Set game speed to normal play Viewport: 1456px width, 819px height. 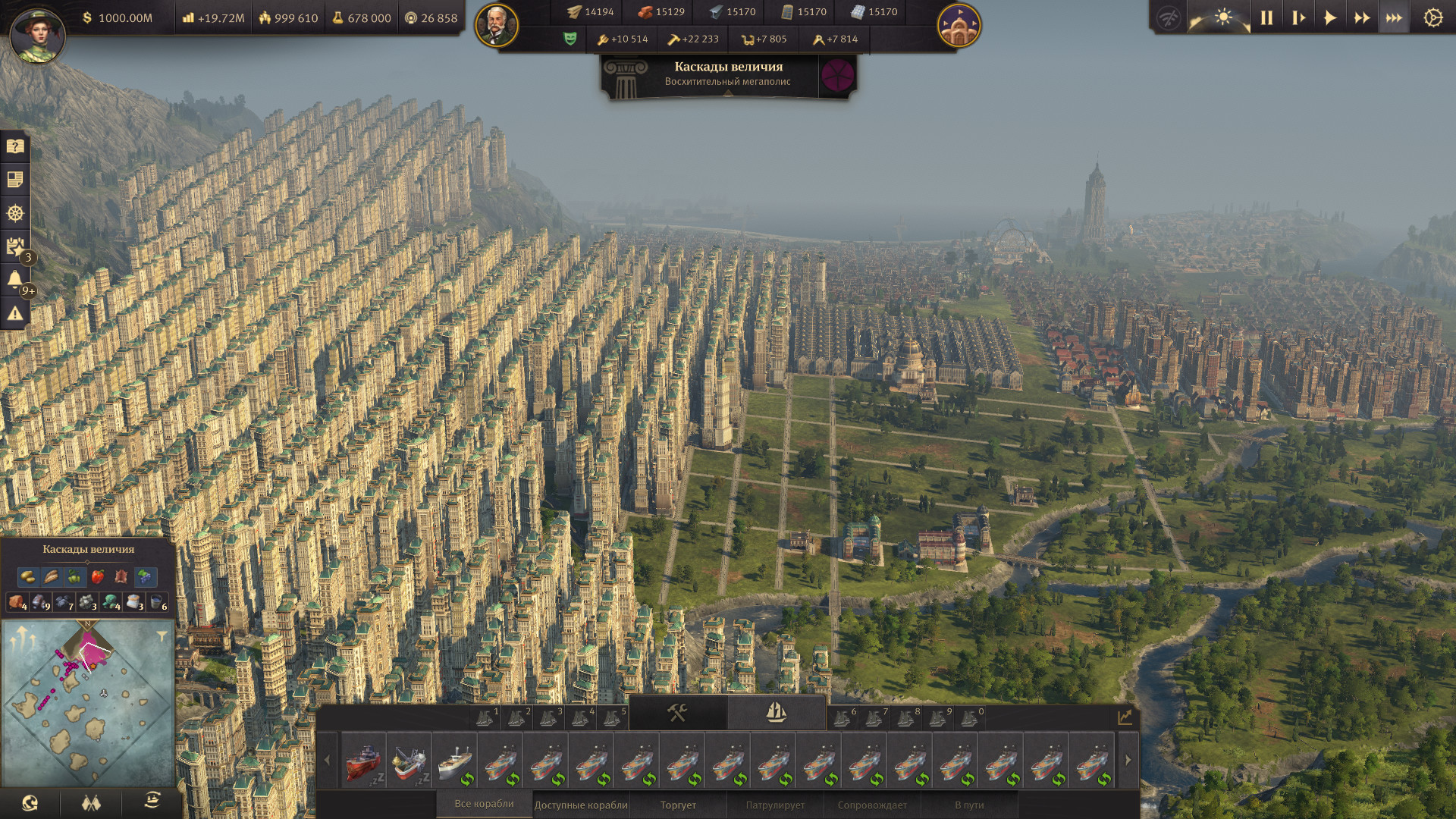1330,17
